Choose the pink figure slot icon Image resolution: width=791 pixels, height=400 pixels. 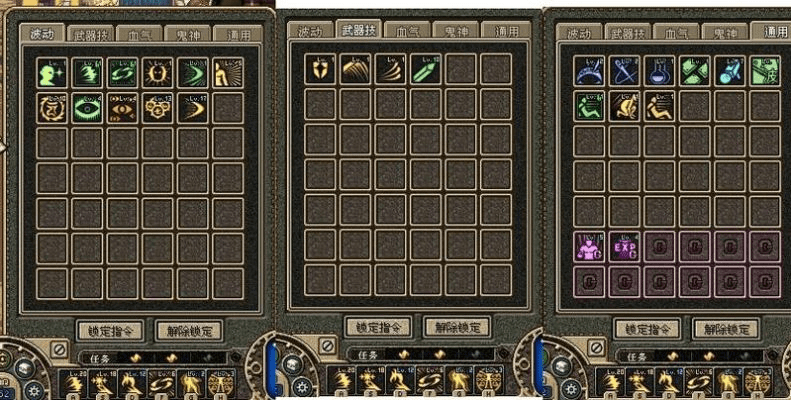590,246
